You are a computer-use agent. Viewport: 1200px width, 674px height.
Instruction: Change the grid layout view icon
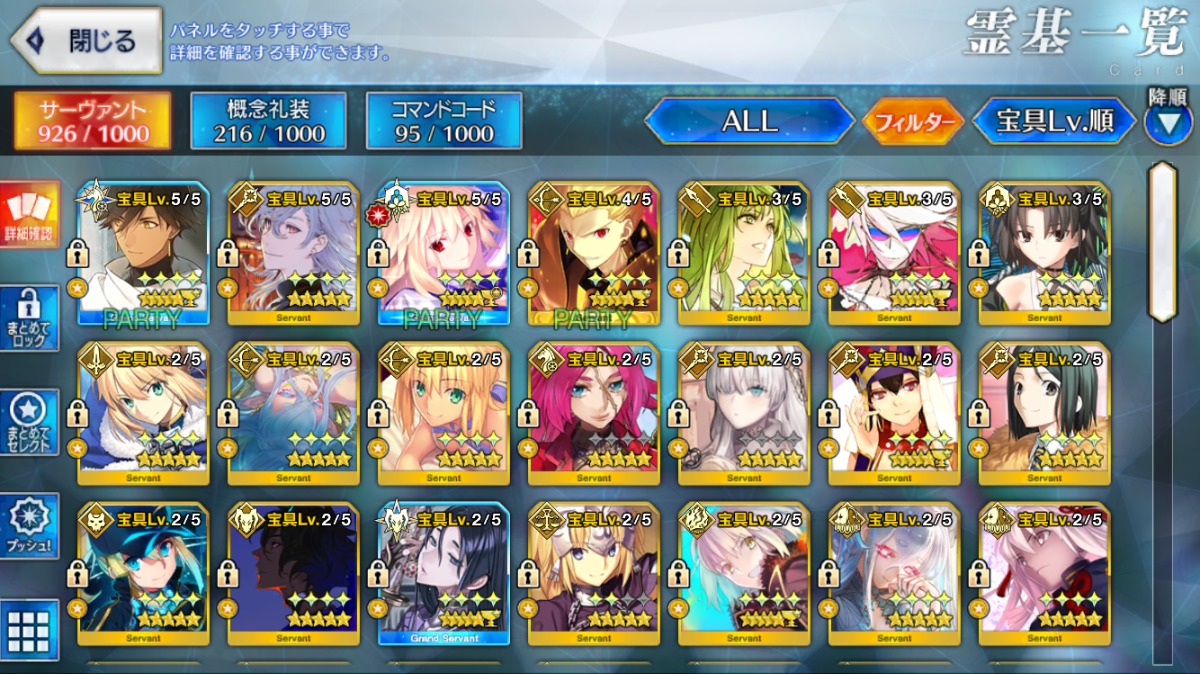30,628
